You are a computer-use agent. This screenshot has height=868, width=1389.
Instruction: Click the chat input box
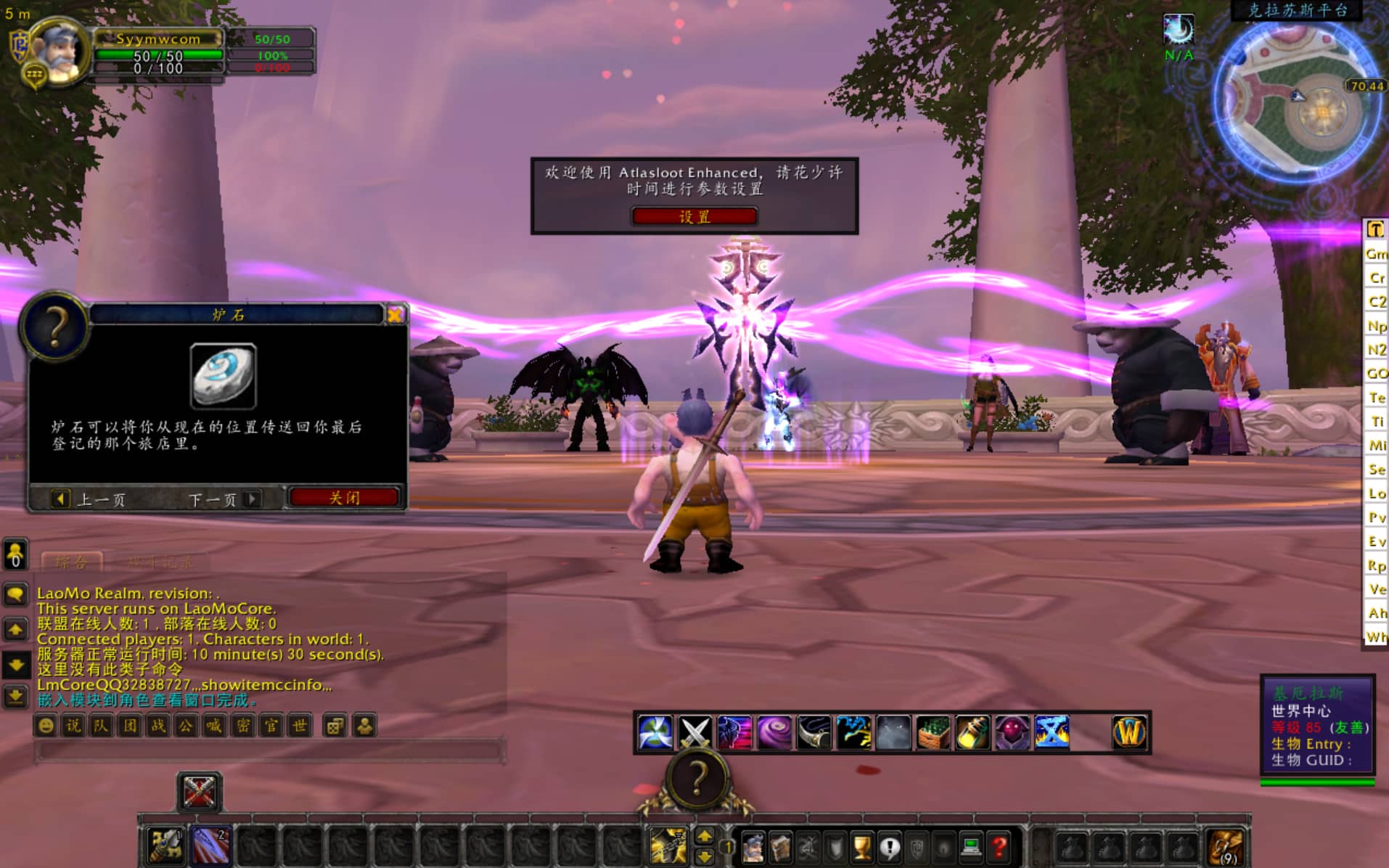[x=269, y=750]
